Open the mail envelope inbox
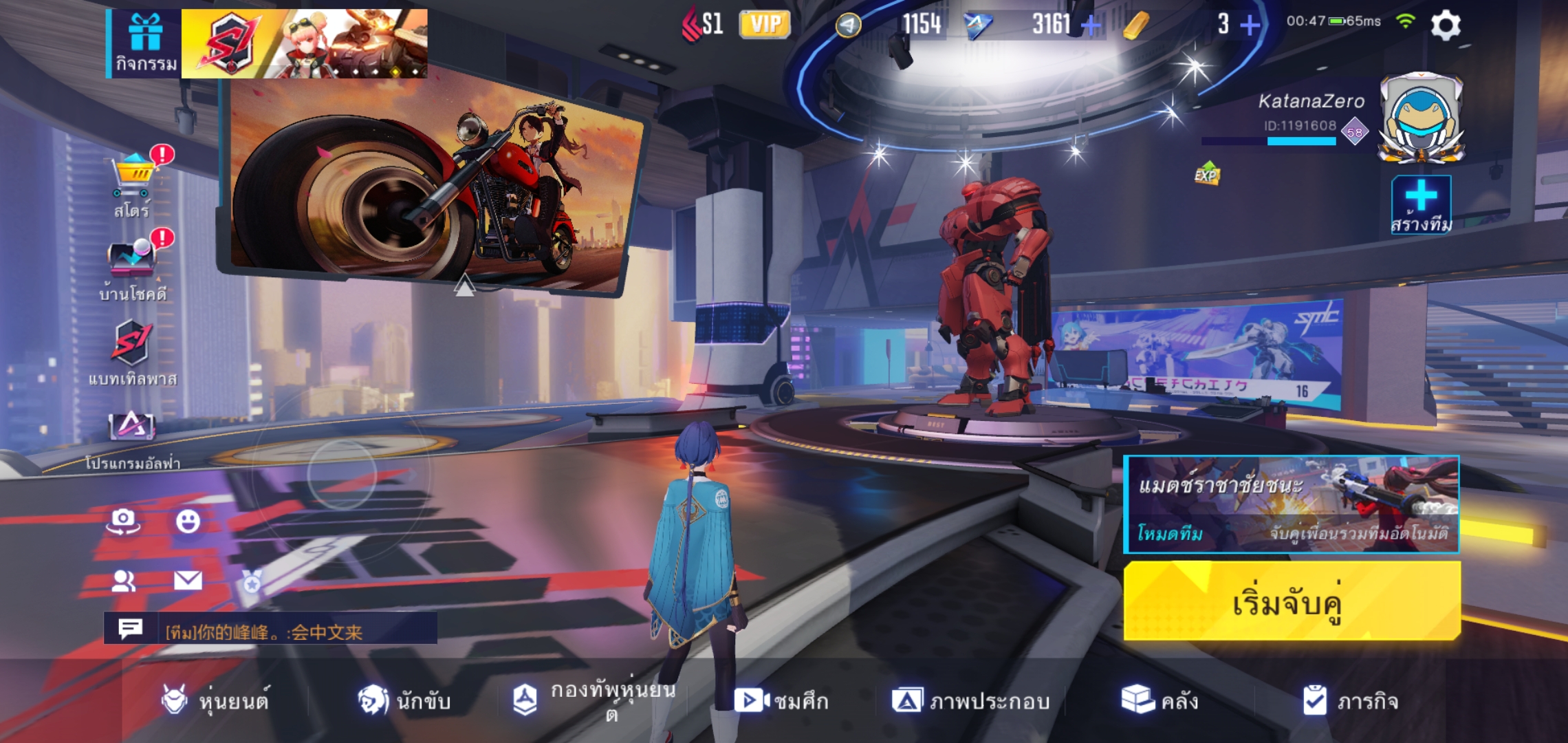Screen dimensions: 1568x743 pyautogui.click(x=188, y=581)
